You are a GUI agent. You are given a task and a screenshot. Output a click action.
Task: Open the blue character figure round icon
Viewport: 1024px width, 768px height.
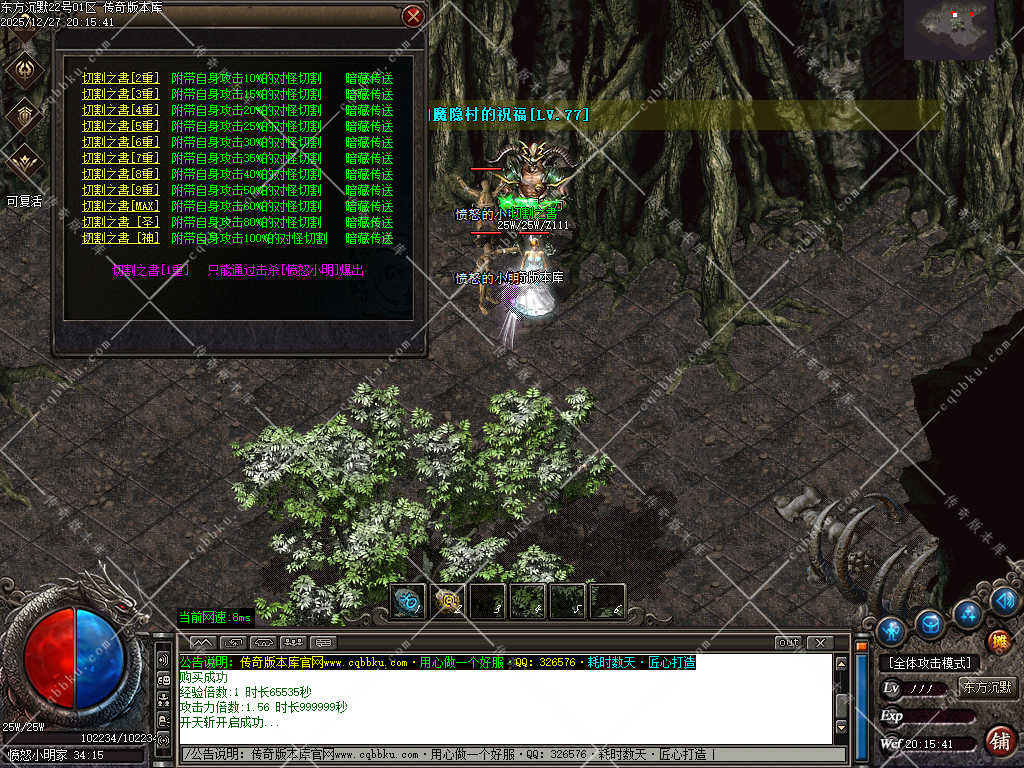tap(891, 630)
